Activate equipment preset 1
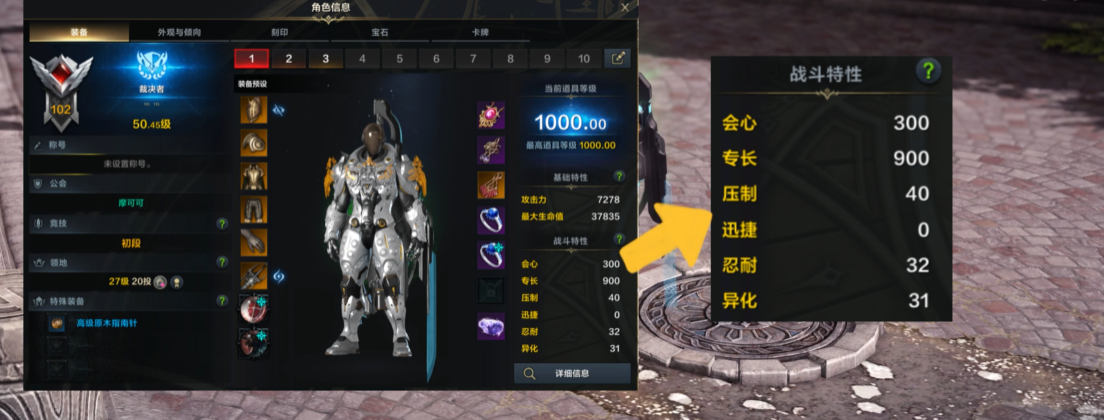 coord(251,58)
